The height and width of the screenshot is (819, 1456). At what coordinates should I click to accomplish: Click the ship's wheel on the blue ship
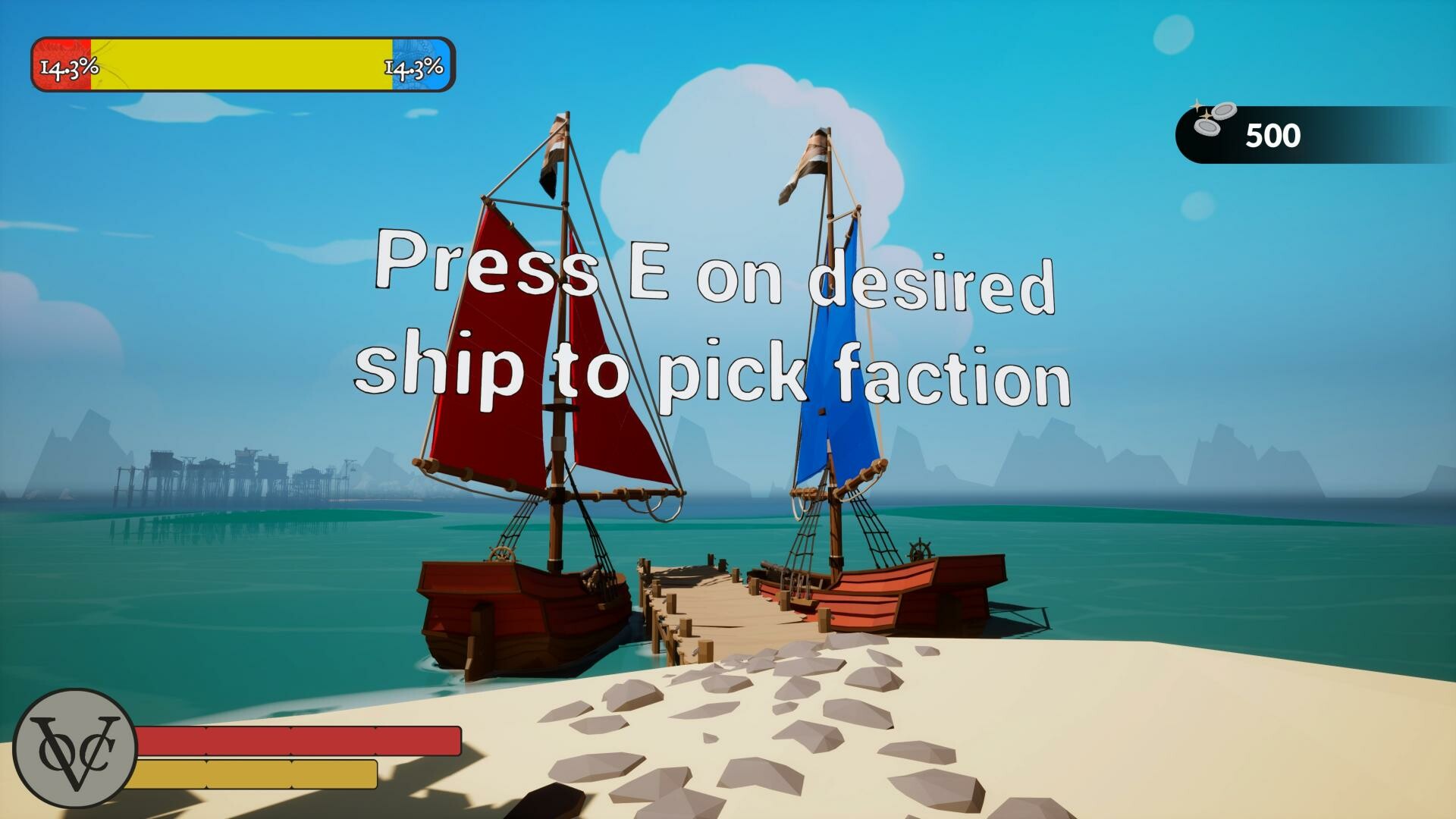click(x=920, y=550)
